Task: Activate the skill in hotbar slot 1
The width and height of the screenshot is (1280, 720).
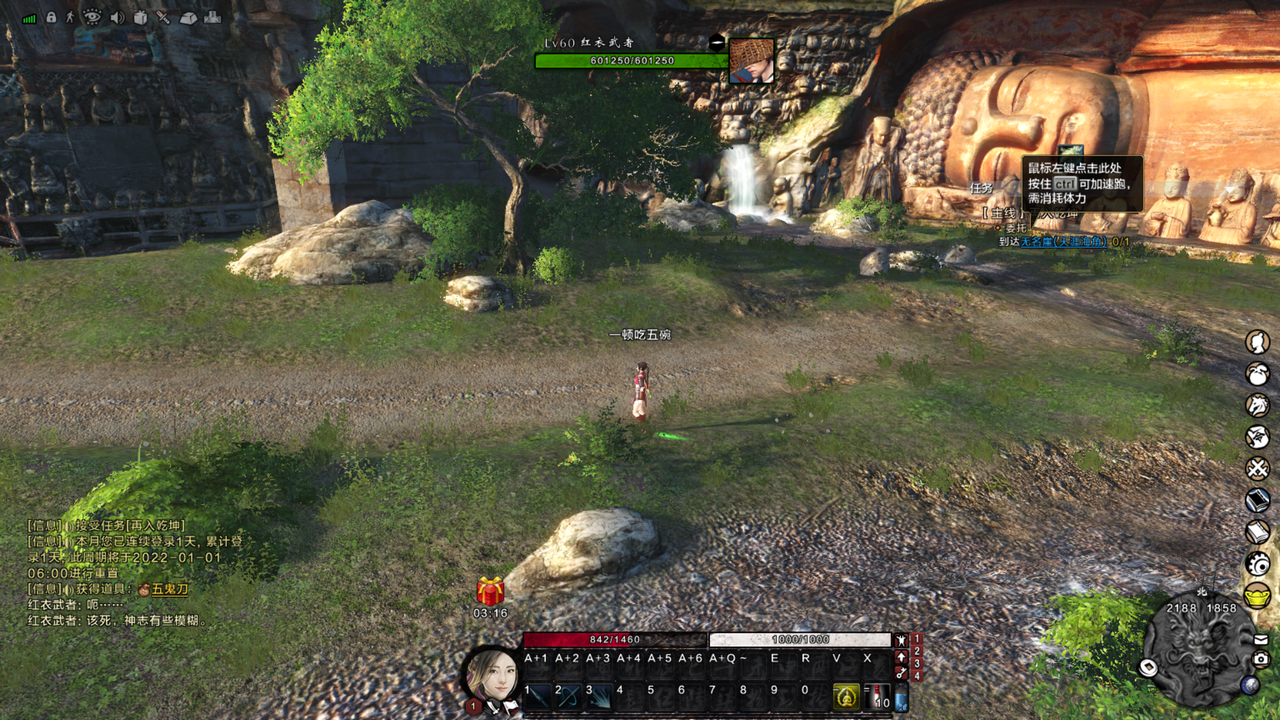Action: (538, 696)
